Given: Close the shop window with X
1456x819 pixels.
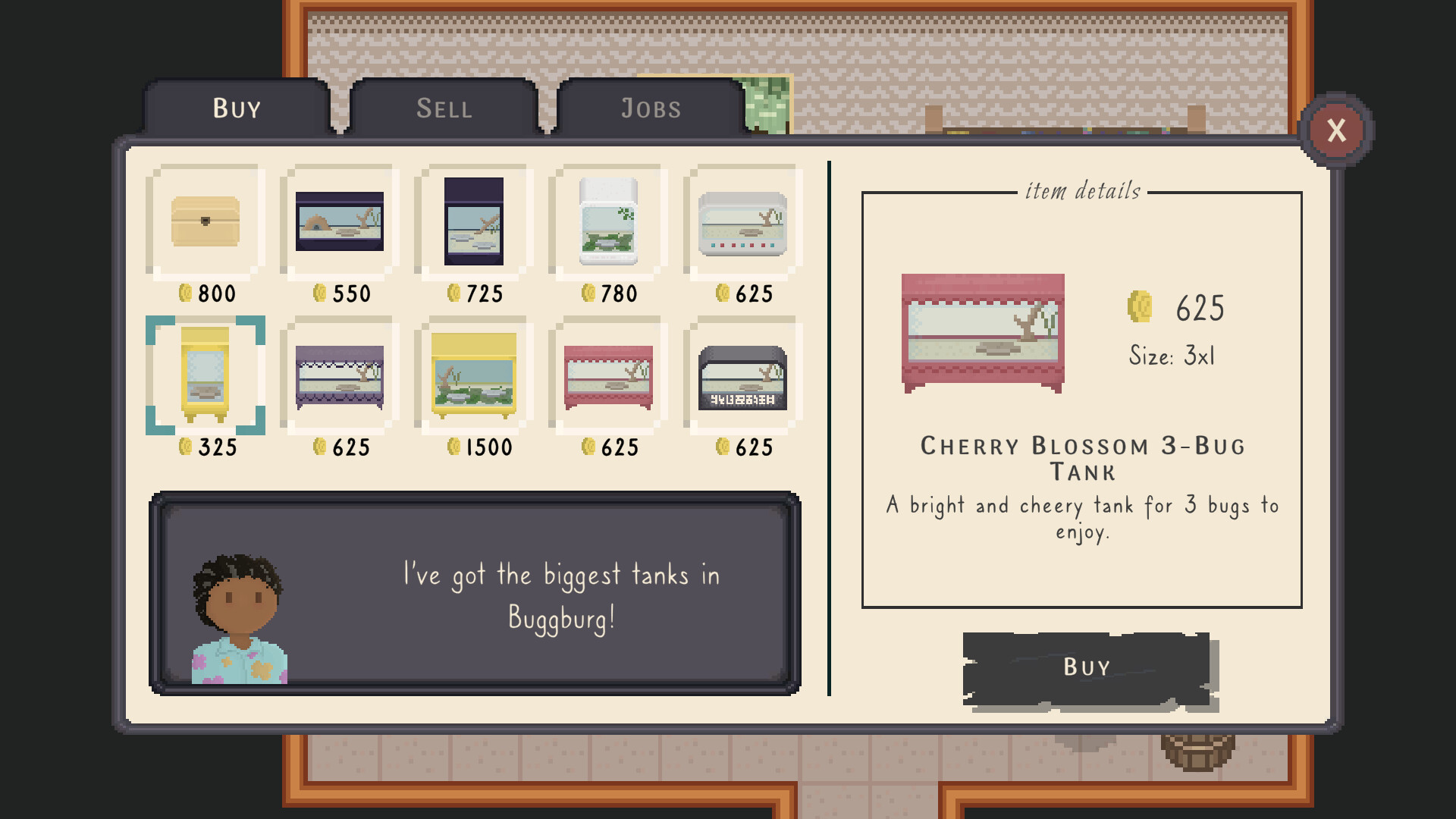Looking at the screenshot, I should 1337,130.
